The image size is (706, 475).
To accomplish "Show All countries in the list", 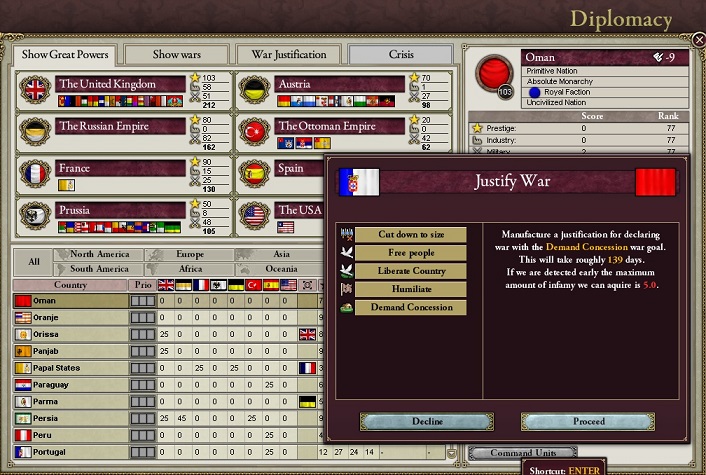I will pyautogui.click(x=33, y=262).
